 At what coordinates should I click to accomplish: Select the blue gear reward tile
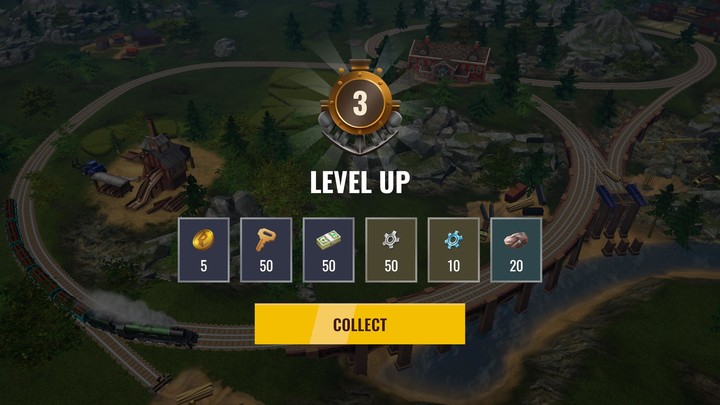coord(453,250)
